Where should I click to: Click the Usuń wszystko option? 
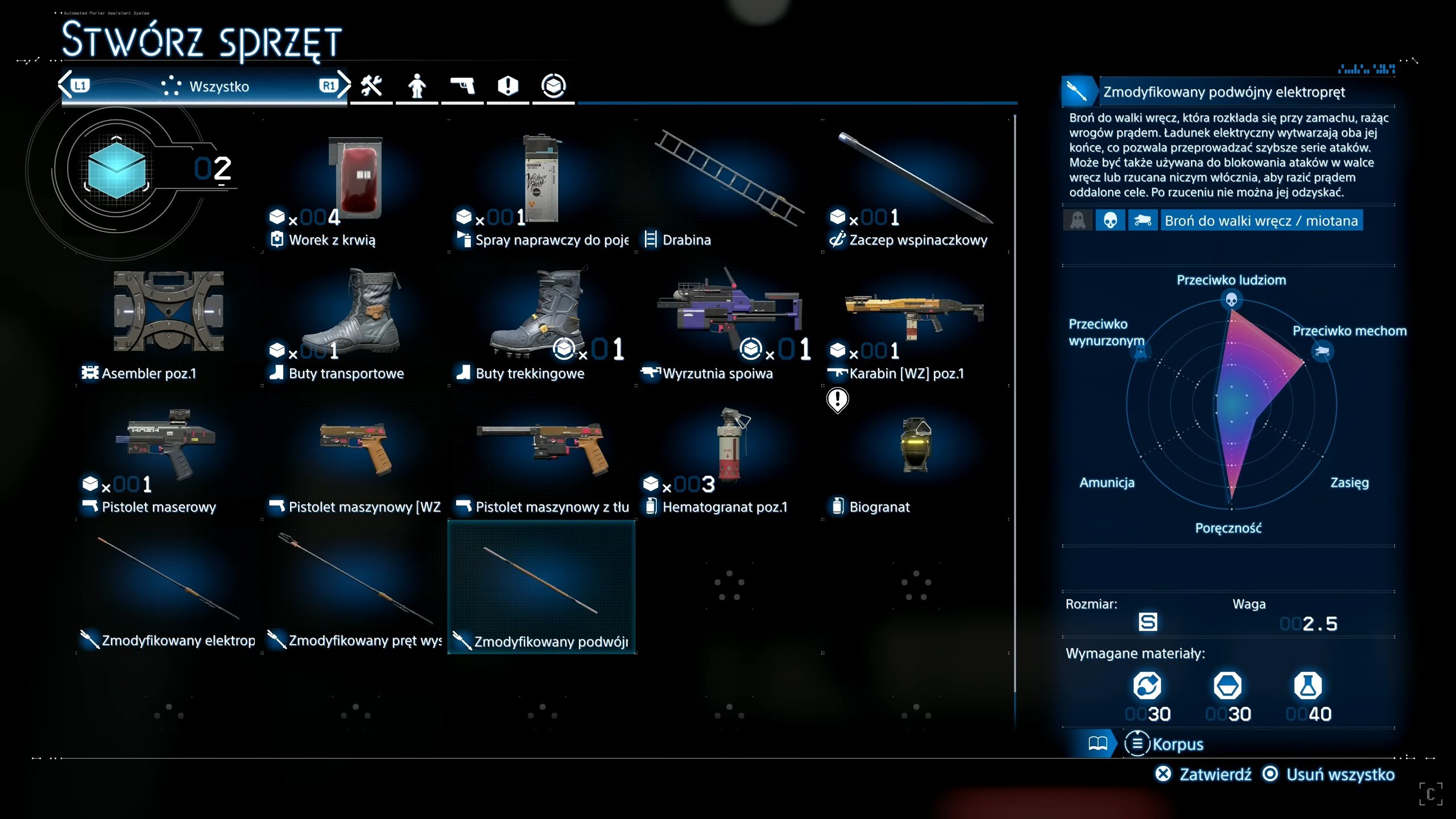pos(1329,774)
